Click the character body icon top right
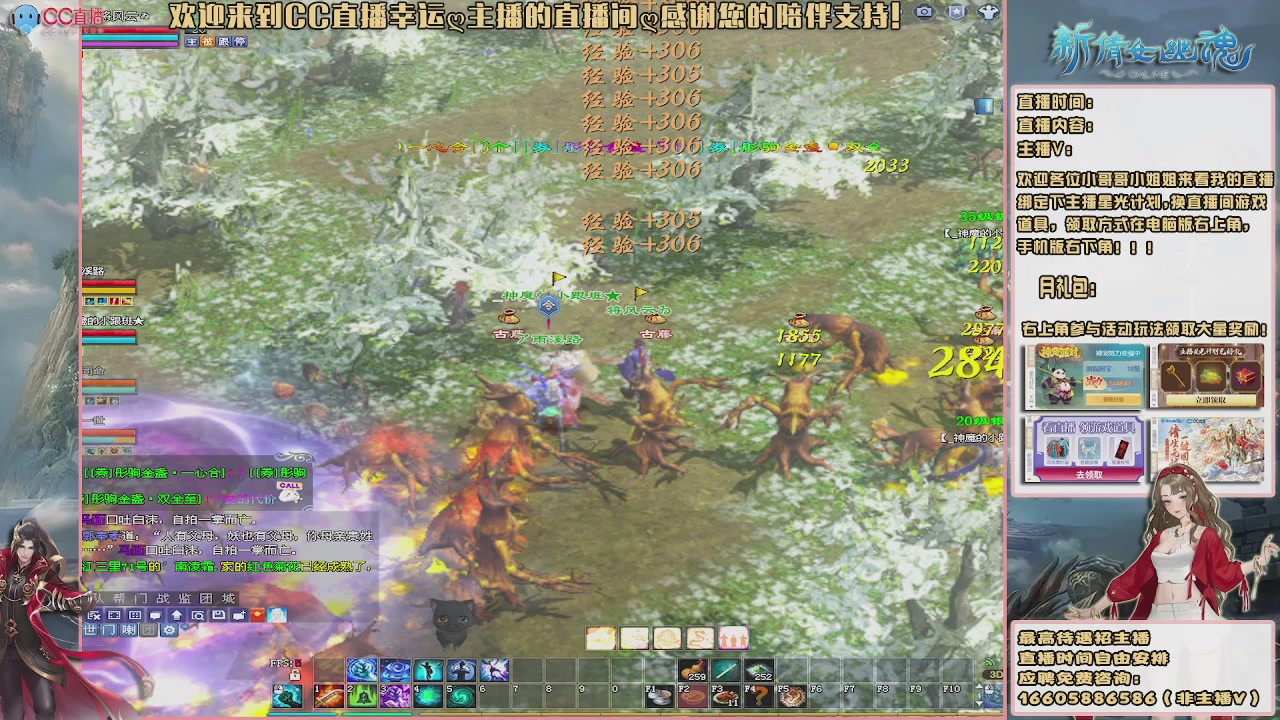Screen dimensions: 1280x720 pos(988,12)
